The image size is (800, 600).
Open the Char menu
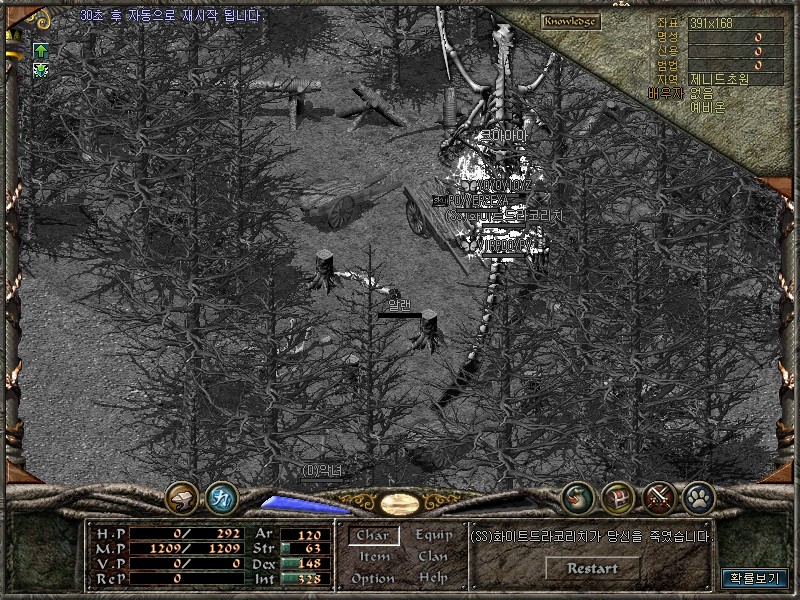[x=372, y=536]
